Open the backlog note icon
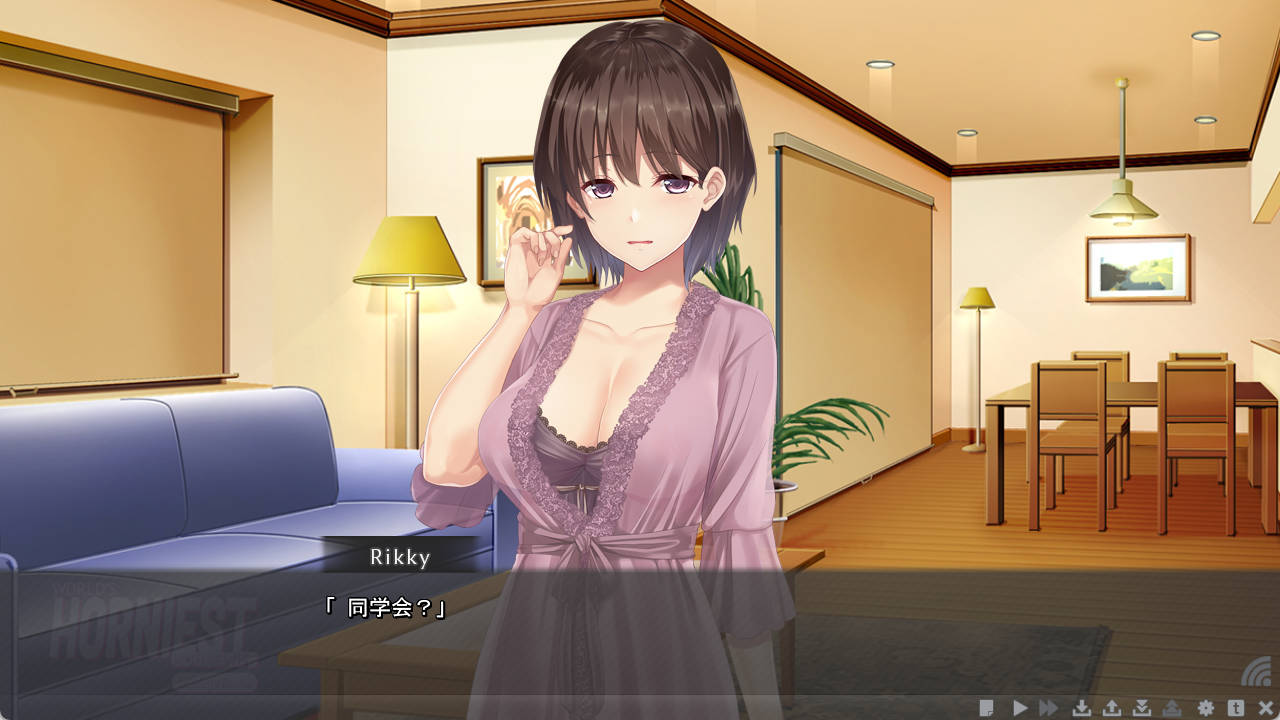Viewport: 1280px width, 720px height. click(987, 708)
